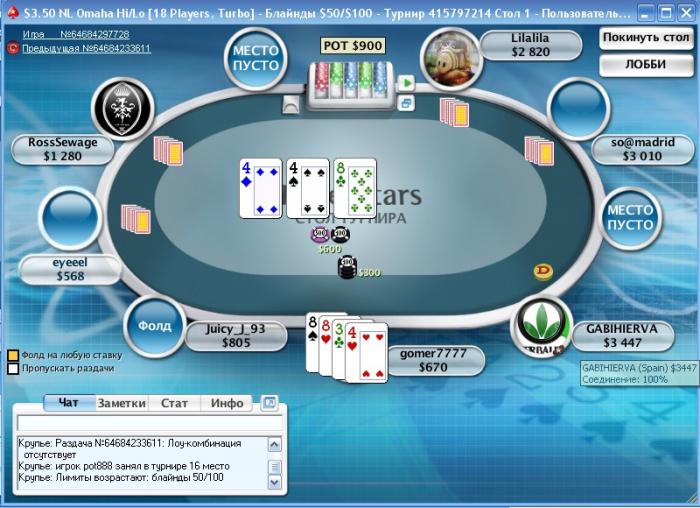Take the empty МЕСТО ПУСТО seat beside Lilalila

(256, 57)
